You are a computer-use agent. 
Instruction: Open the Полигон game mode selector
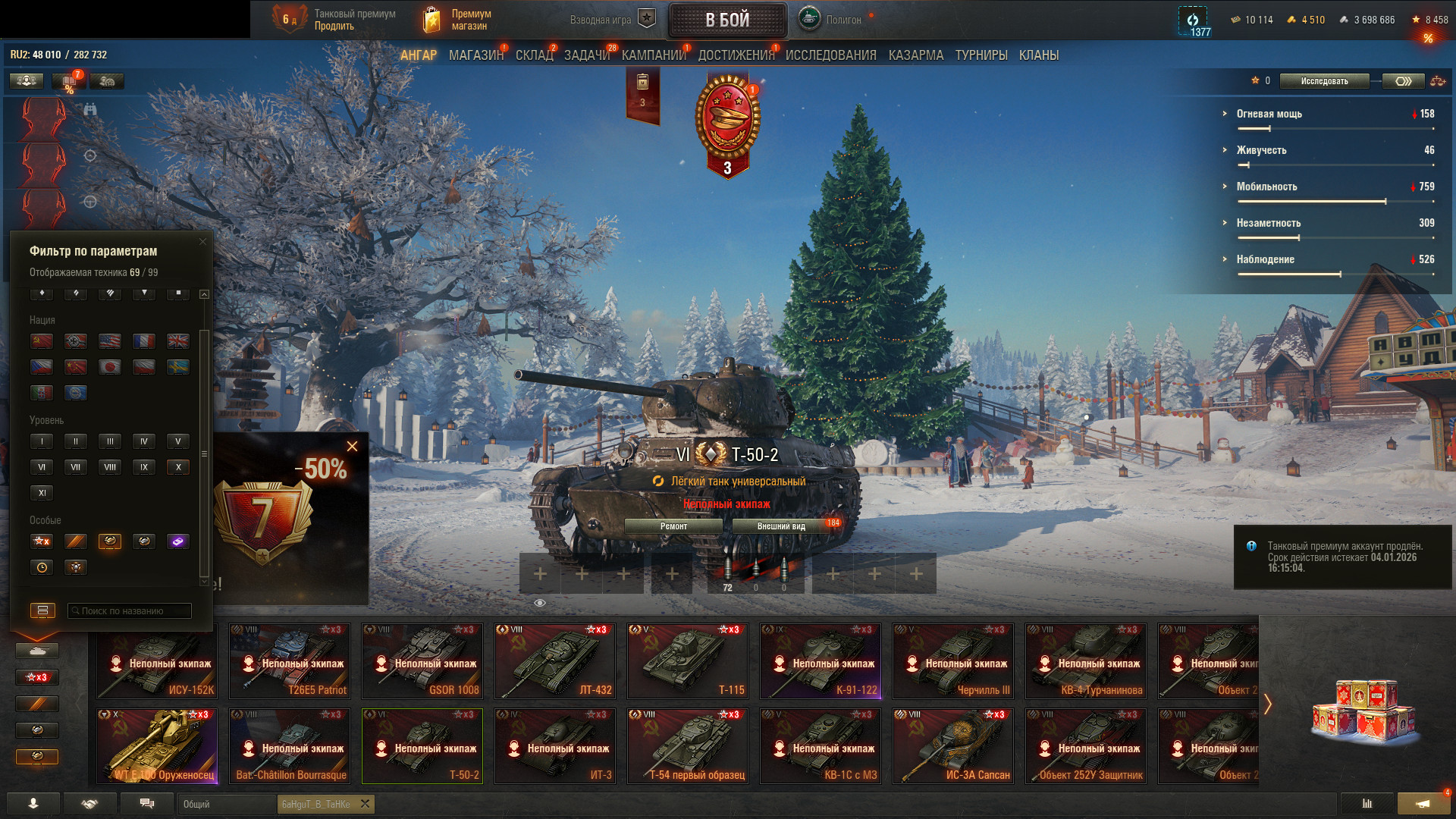[830, 20]
